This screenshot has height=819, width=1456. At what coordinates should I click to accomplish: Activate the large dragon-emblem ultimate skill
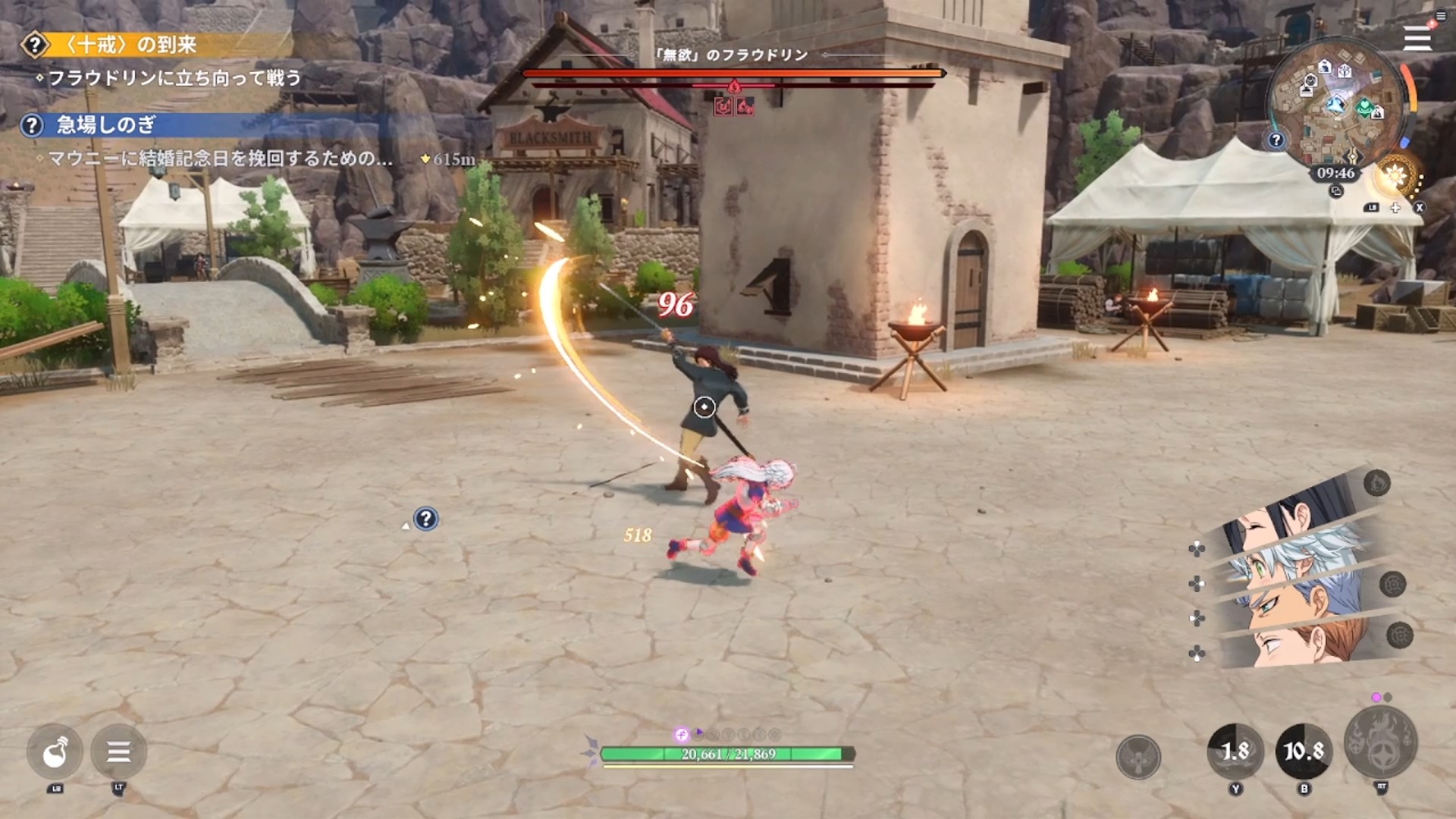(1380, 743)
